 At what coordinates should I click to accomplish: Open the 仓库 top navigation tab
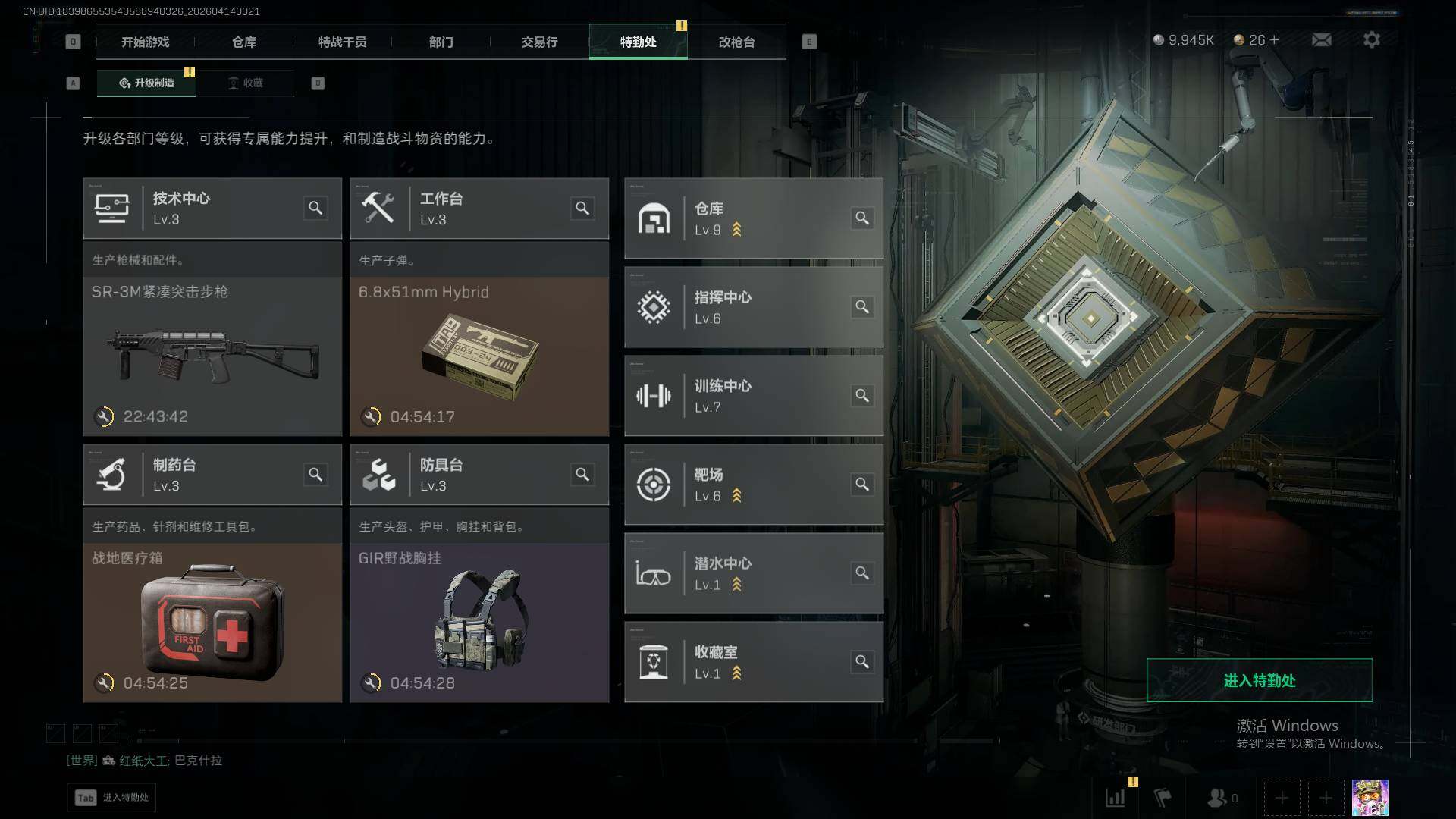(x=243, y=42)
